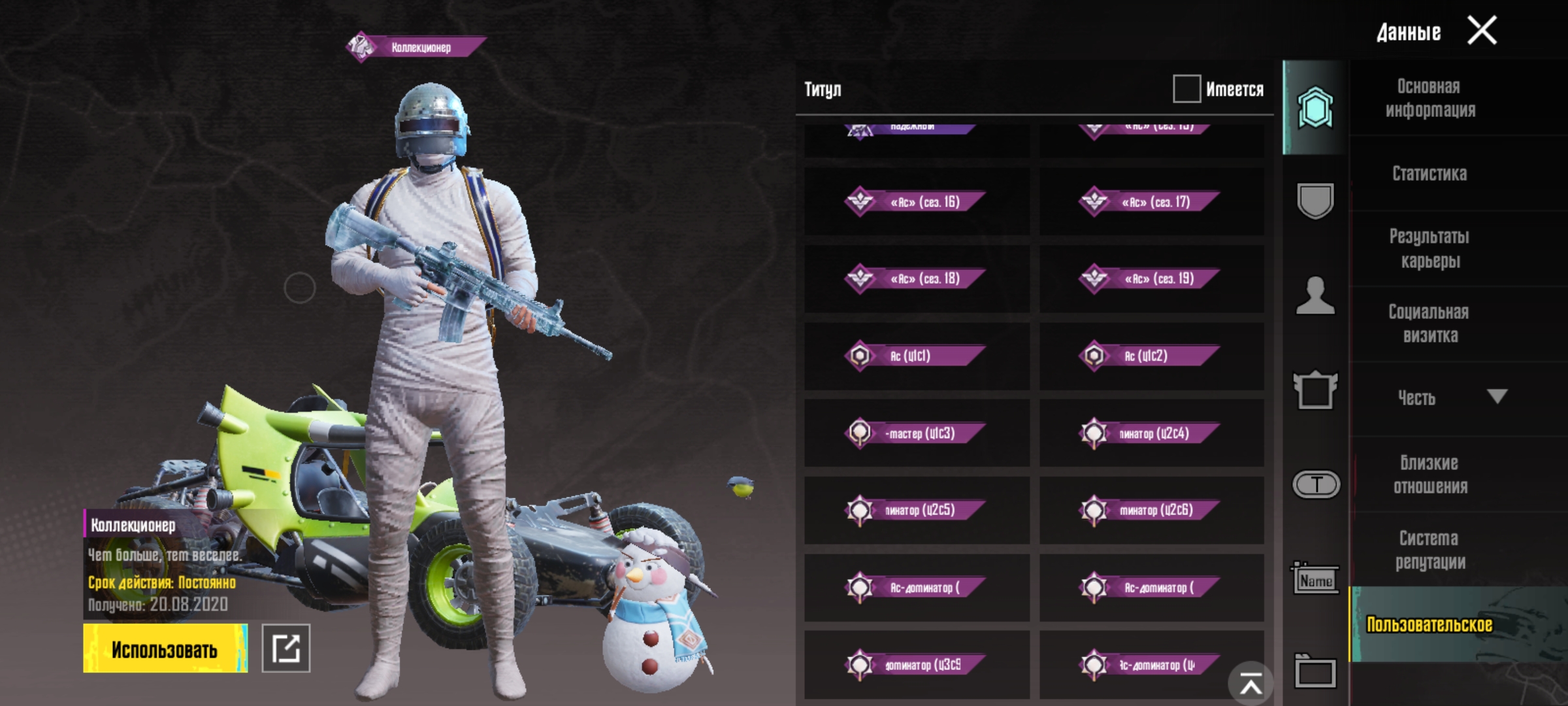This screenshot has width=1568, height=706.
Task: View Система репутации section
Action: (x=1429, y=550)
